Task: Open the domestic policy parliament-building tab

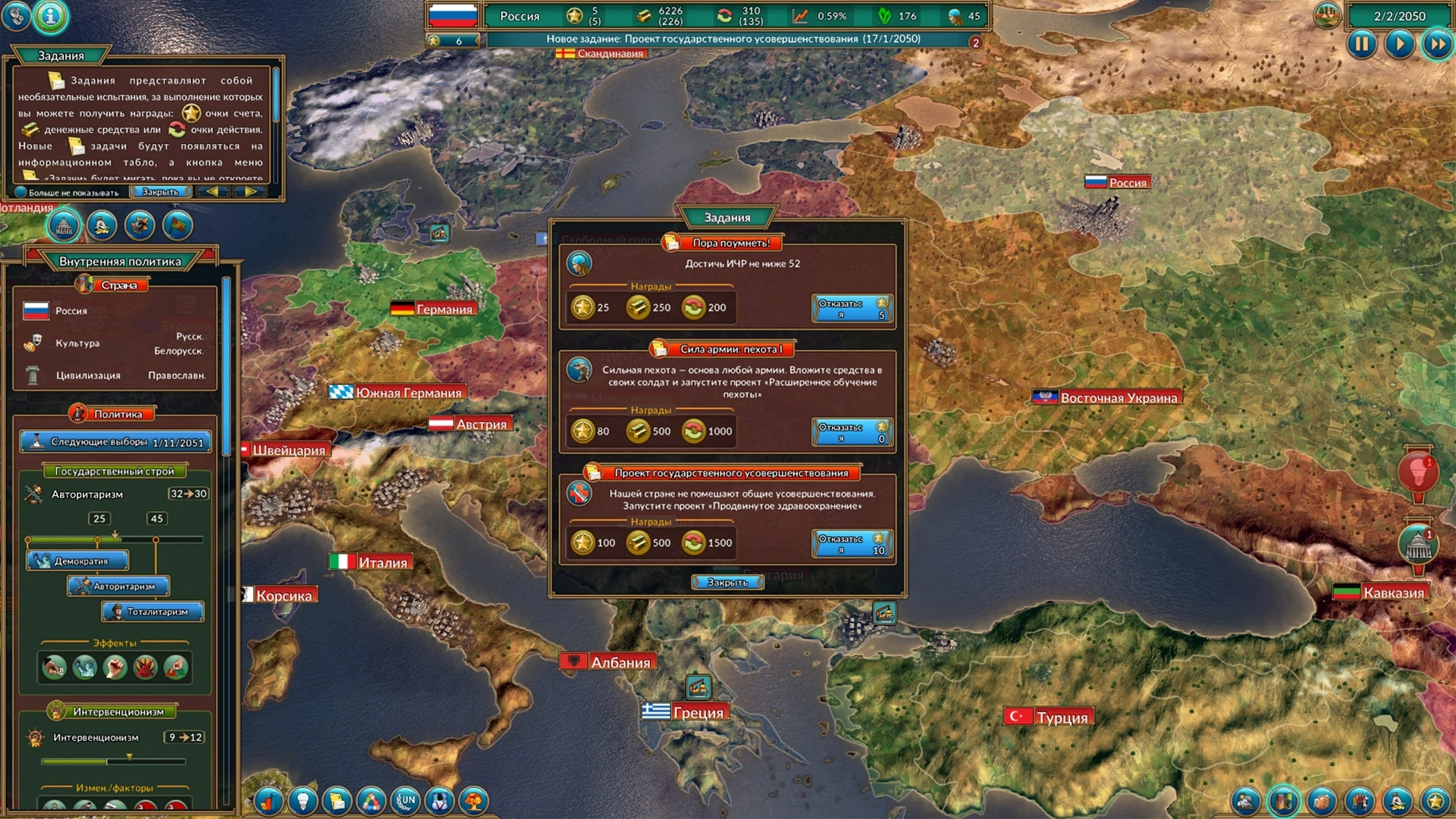Action: pos(64,225)
